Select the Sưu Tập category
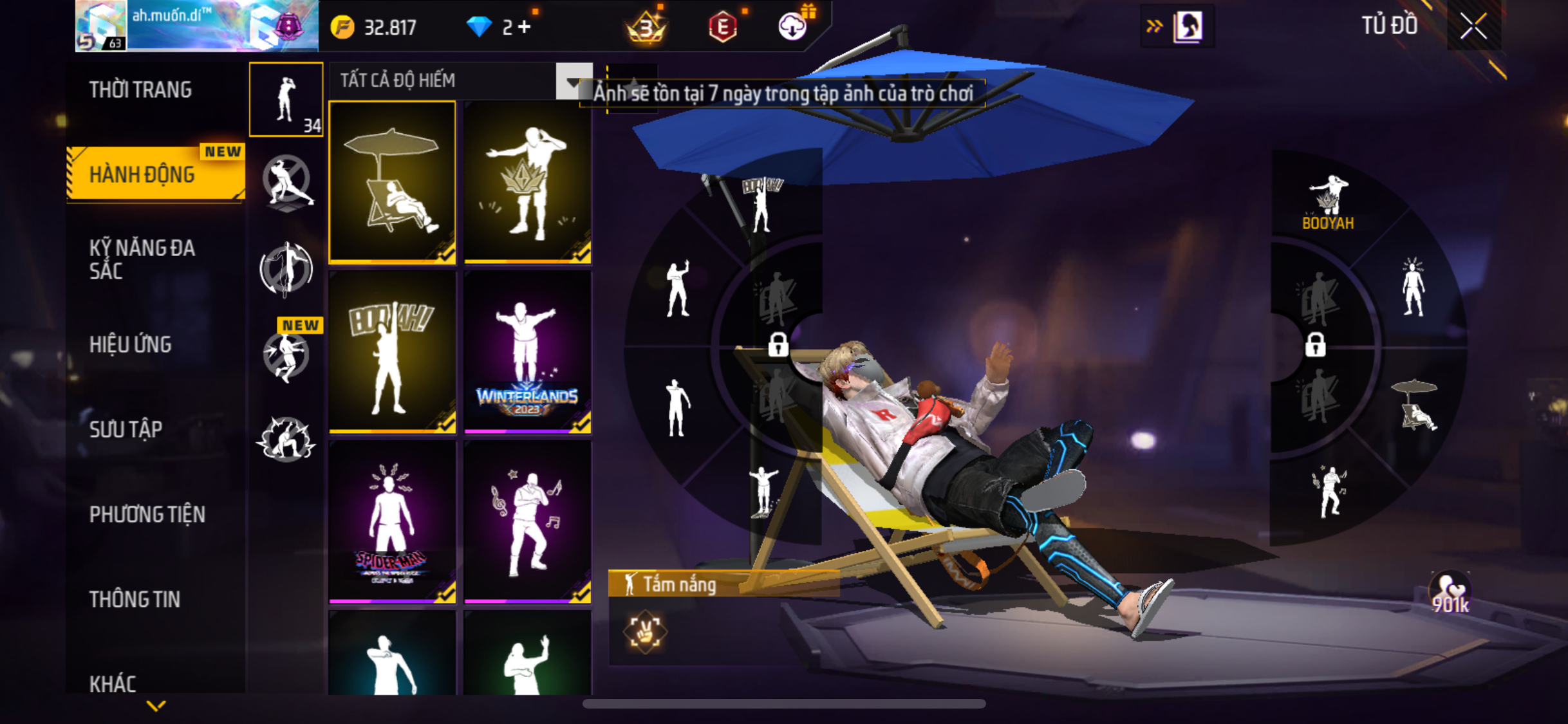Image resolution: width=1568 pixels, height=724 pixels. [x=126, y=429]
